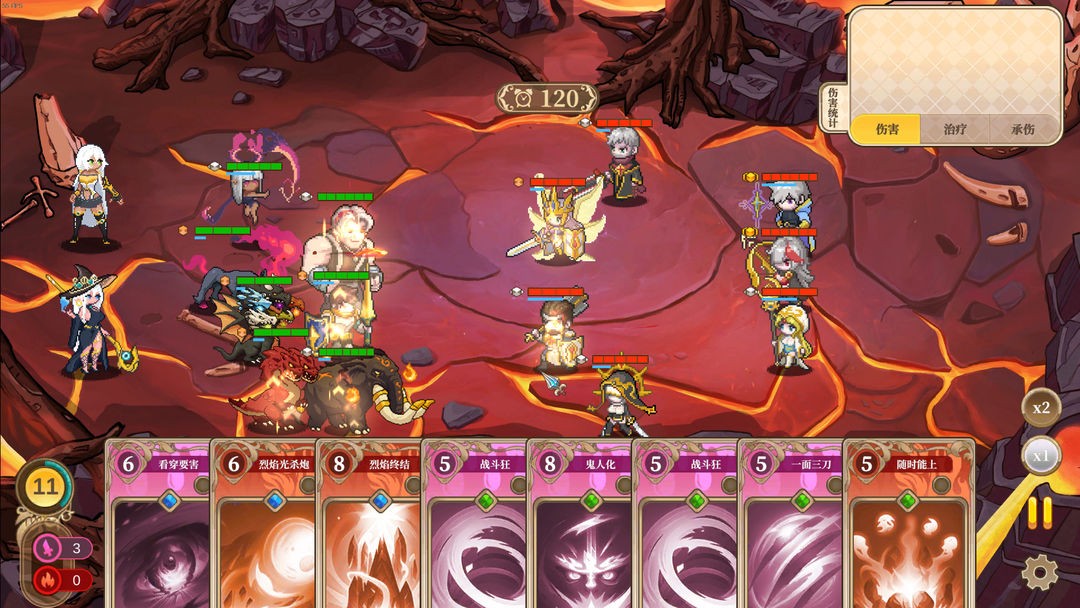Screen dimensions: 1080x608
Task: Use the 鬼人化 card
Action: click(579, 525)
